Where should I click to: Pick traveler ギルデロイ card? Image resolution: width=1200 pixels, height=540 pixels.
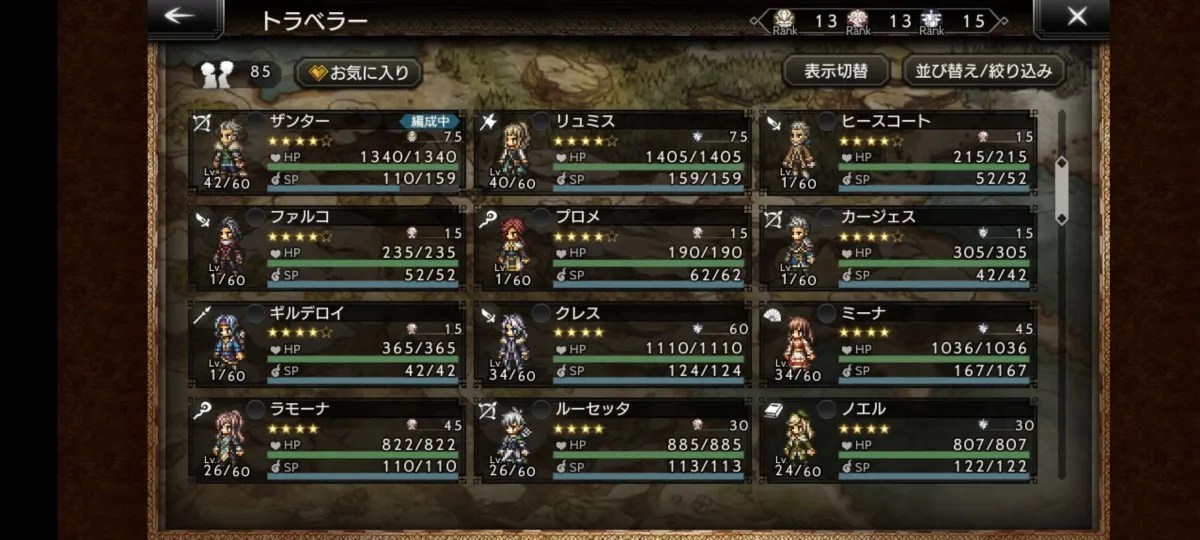[328, 344]
